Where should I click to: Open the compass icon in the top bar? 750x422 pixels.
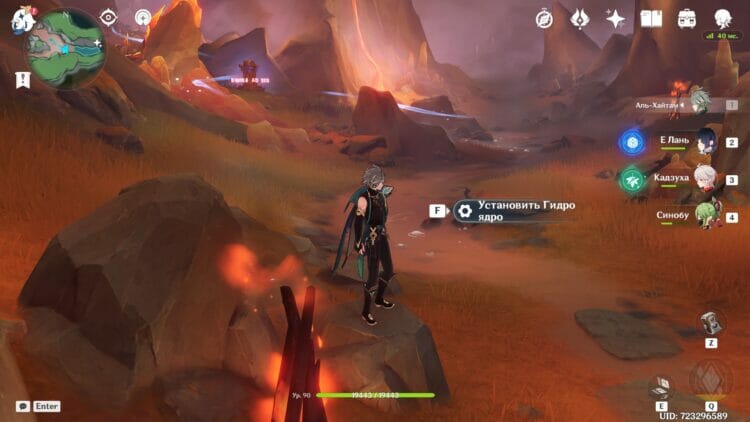pyautogui.click(x=545, y=19)
